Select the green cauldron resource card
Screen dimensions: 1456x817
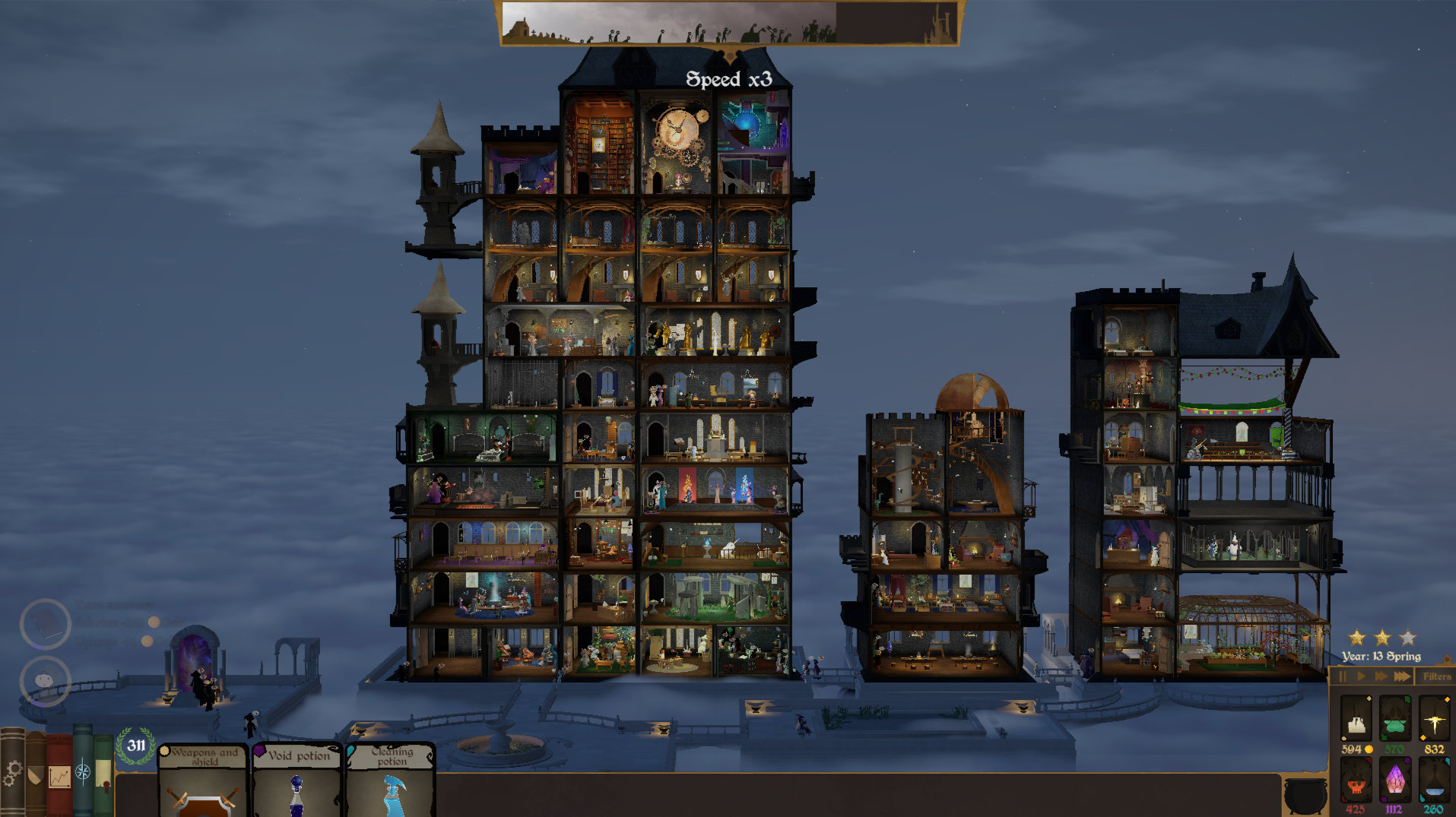pyautogui.click(x=1395, y=719)
